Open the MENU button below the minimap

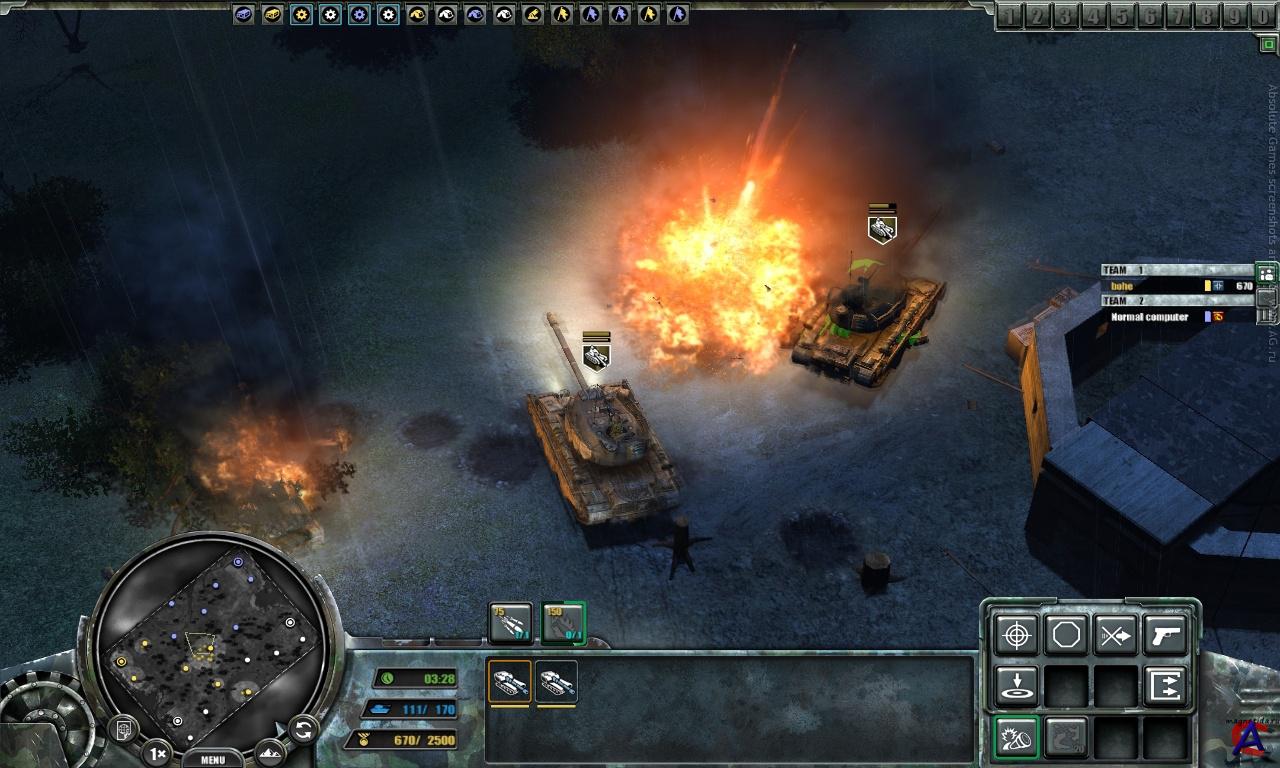coord(212,758)
